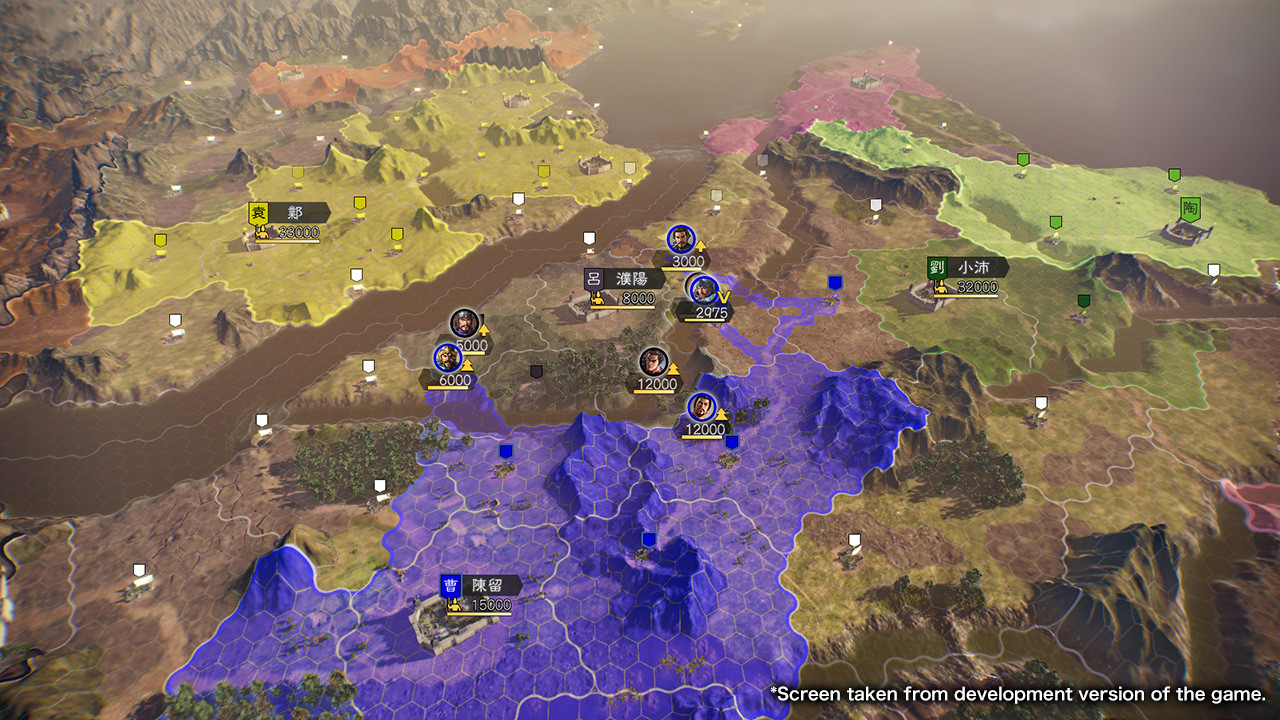Select the 12000-troop unit south of Puyang
1280x720 pixels.
point(653,358)
